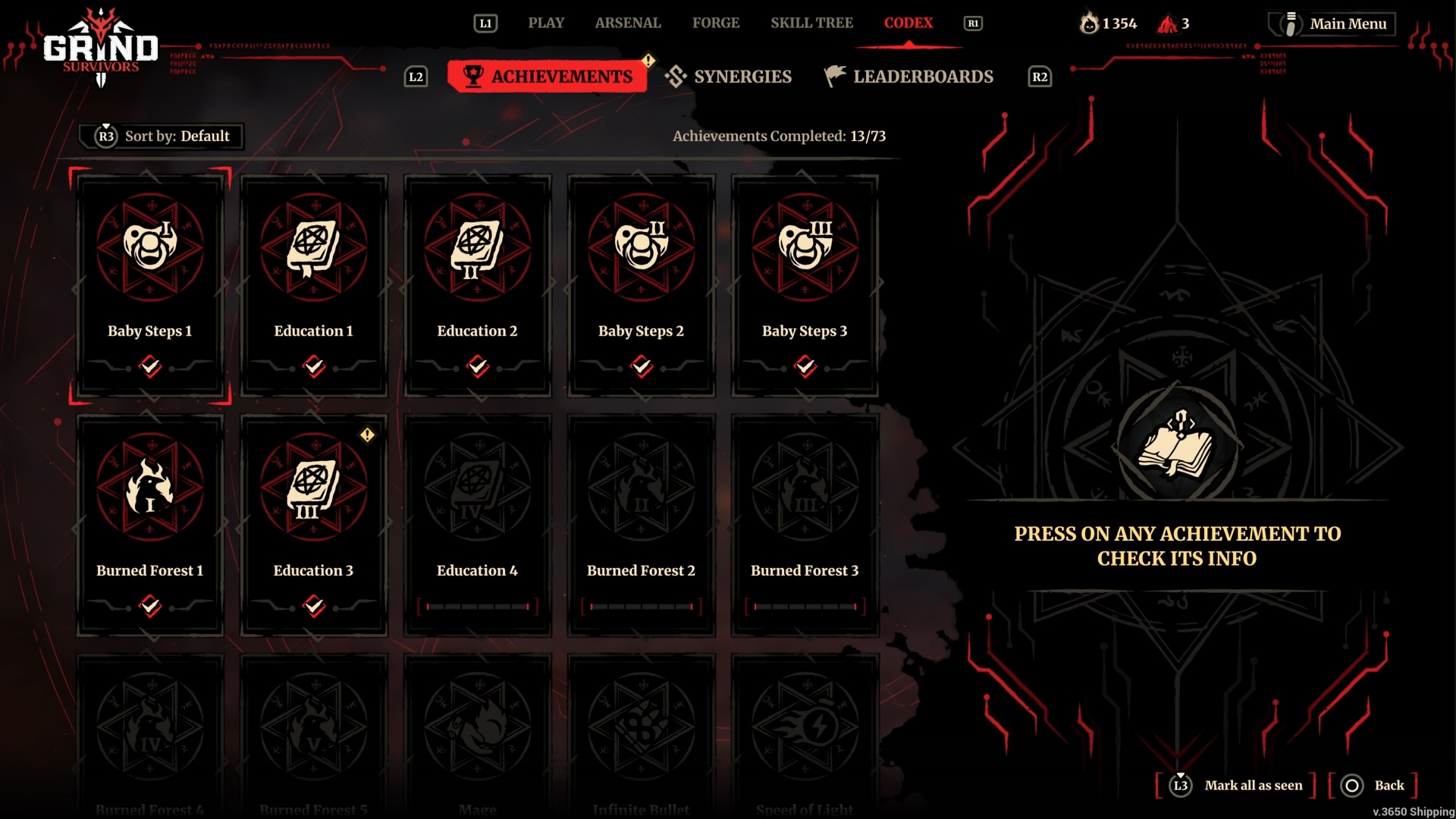This screenshot has height=819, width=1456.
Task: Inspect the Baby Steps 3 achievement card
Action: pos(805,285)
